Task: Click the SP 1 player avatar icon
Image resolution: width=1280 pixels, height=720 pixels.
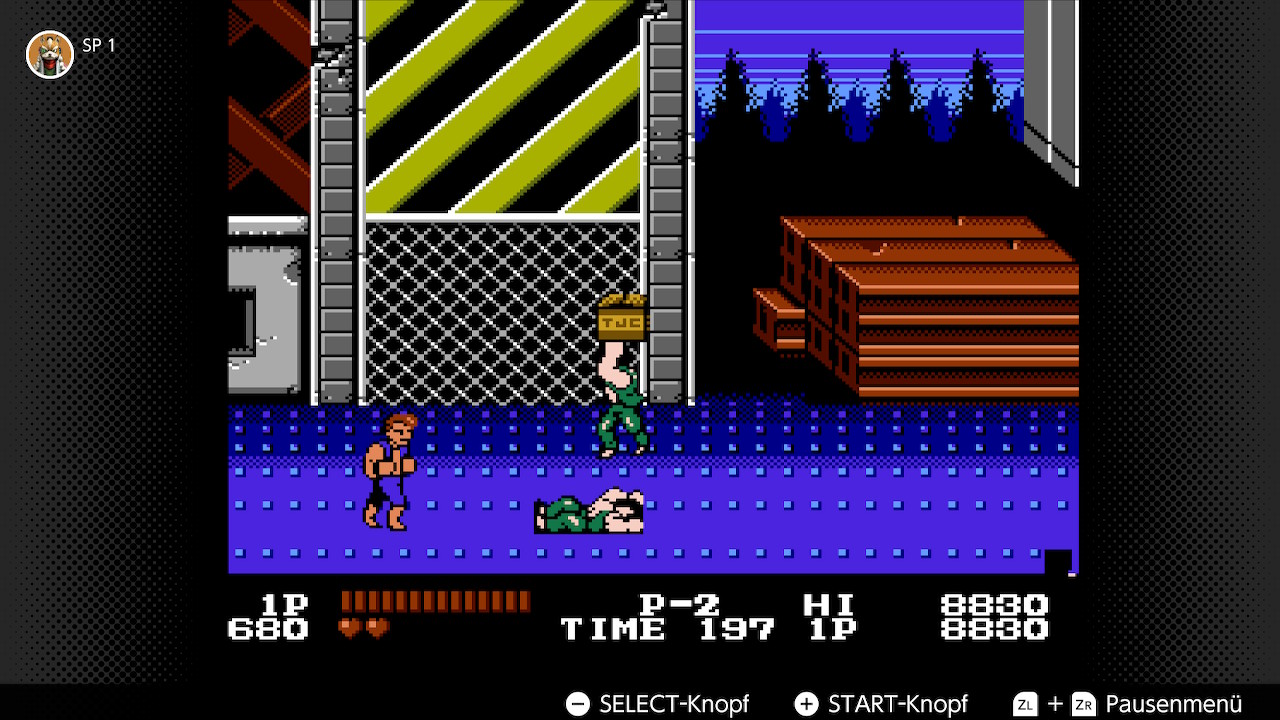Action: coord(49,54)
